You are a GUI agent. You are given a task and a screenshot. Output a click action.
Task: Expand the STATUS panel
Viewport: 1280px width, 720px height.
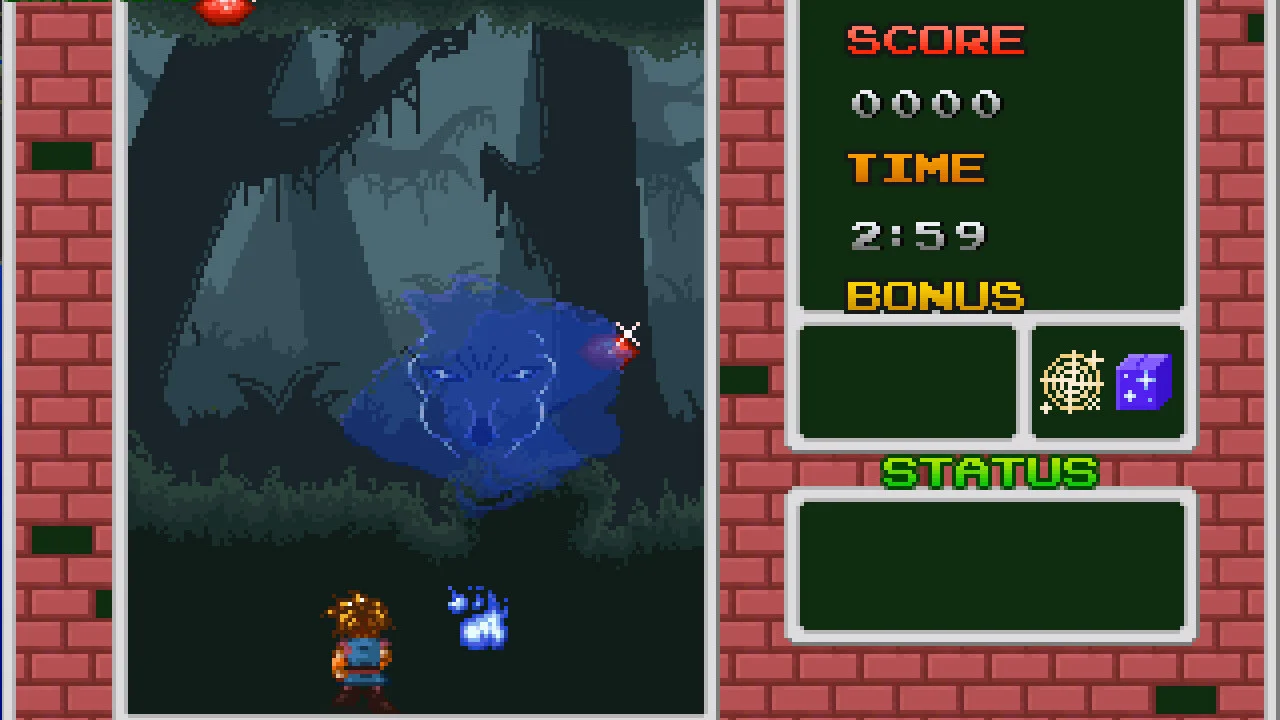pyautogui.click(x=991, y=565)
